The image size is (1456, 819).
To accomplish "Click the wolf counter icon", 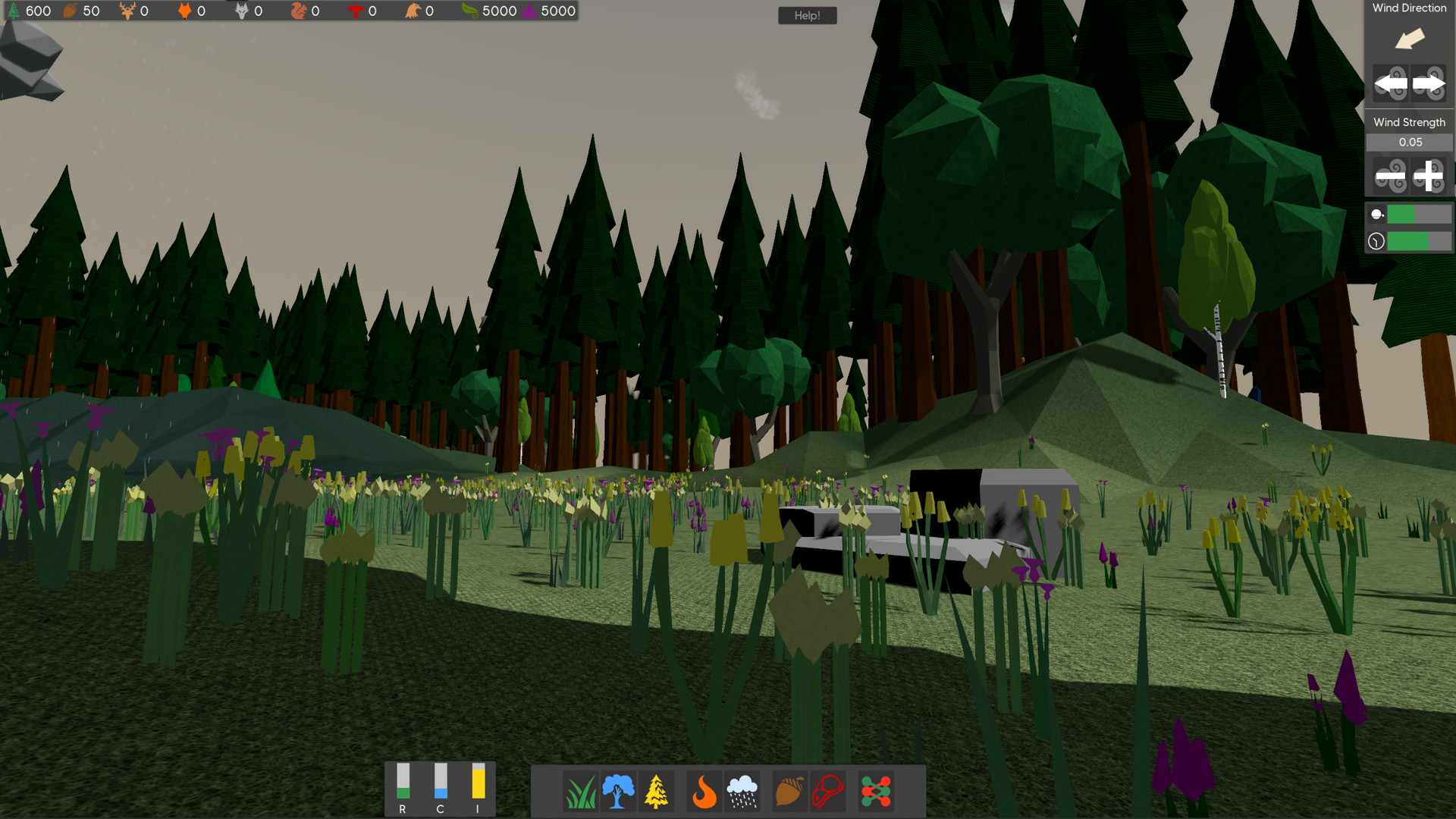I will coord(241,11).
